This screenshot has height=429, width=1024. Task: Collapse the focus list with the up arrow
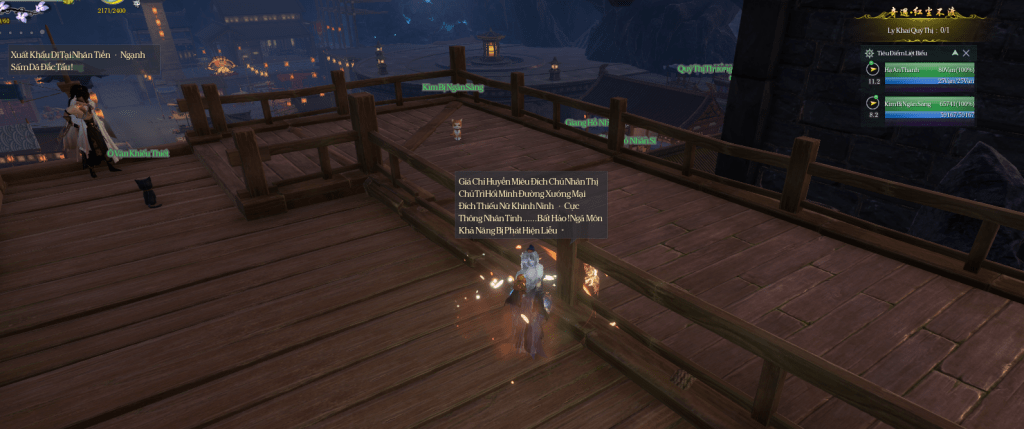coord(954,52)
